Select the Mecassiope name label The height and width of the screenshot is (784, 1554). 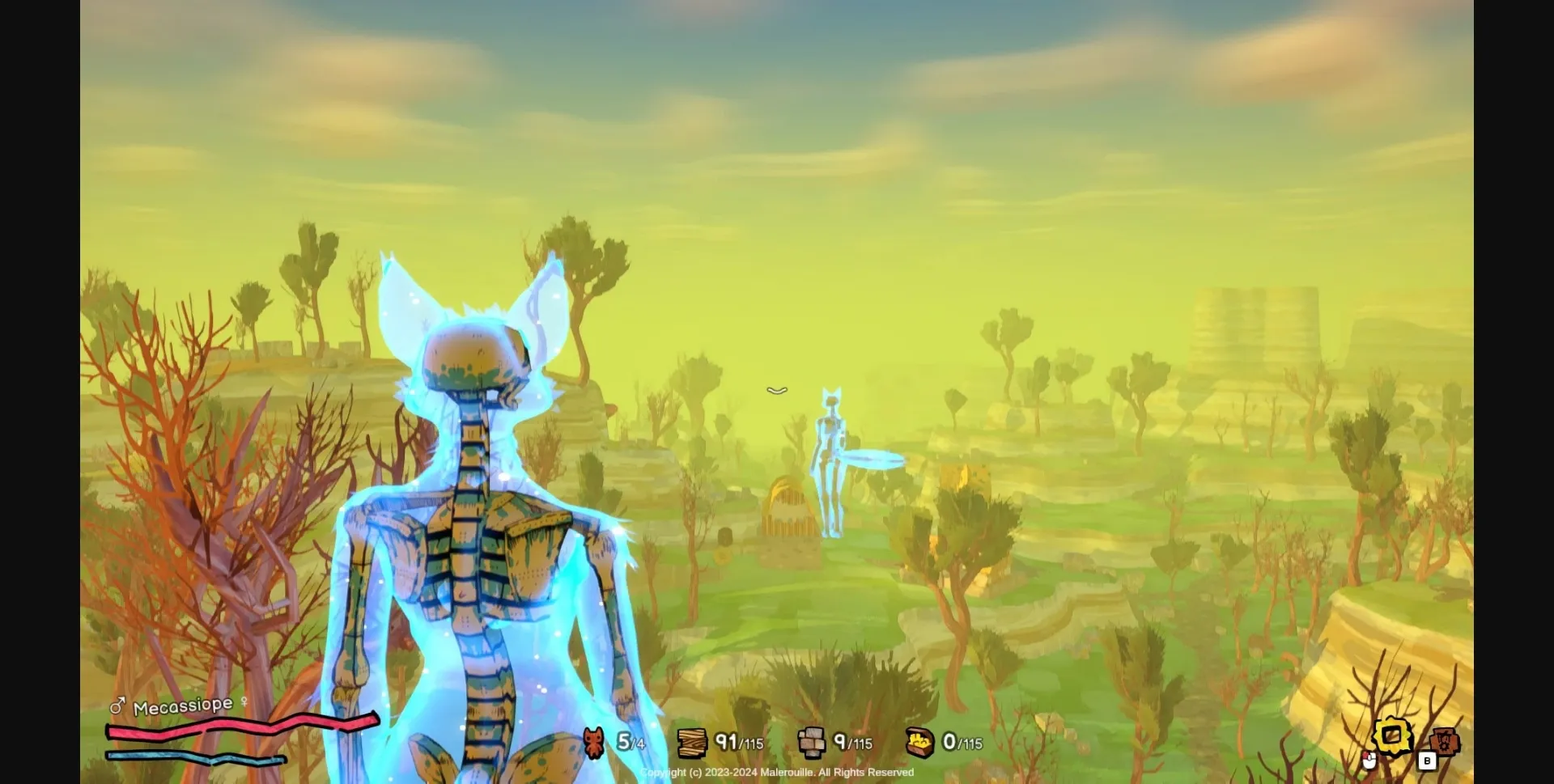[x=182, y=705]
